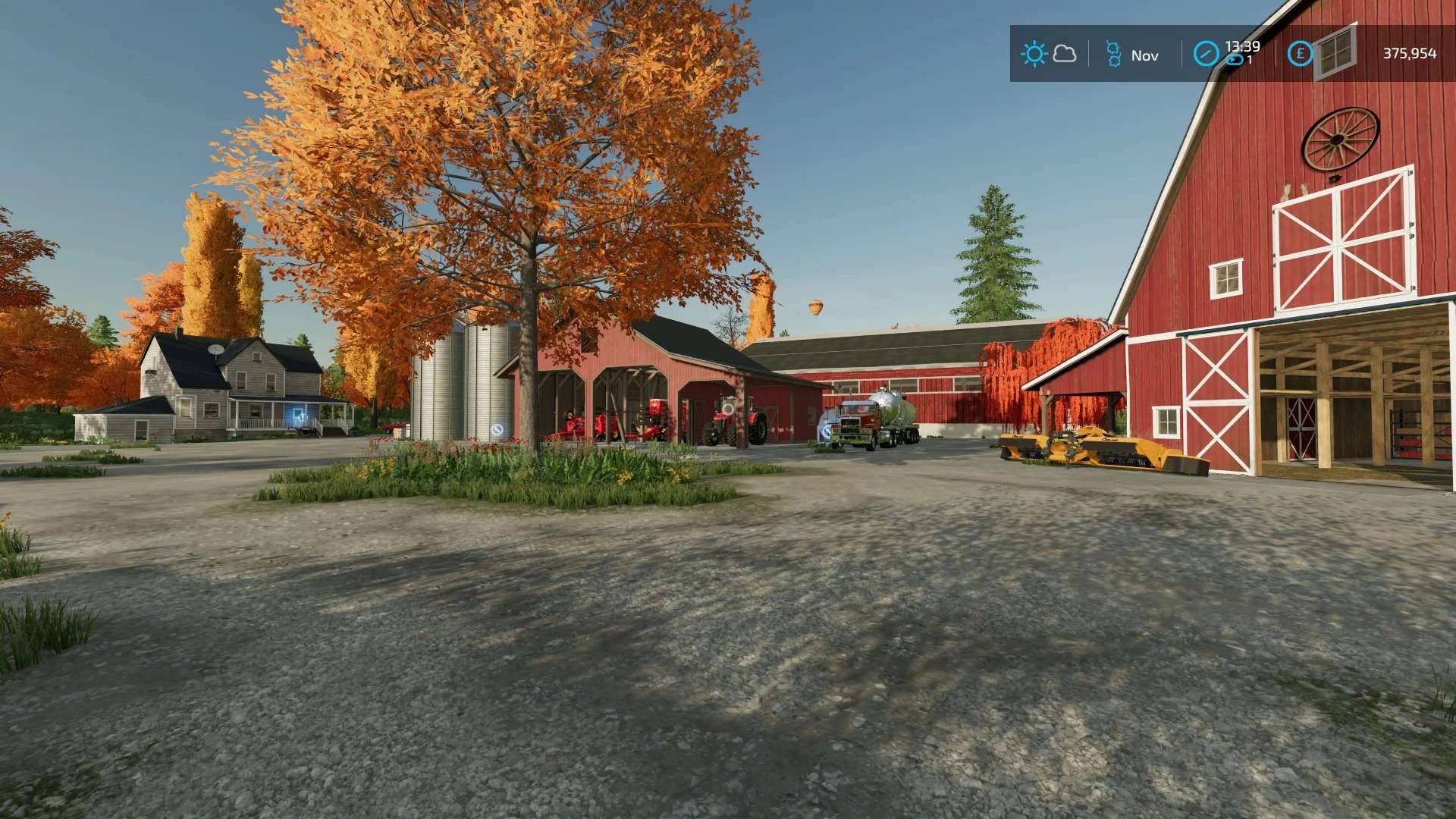The width and height of the screenshot is (1456, 819).
Task: Click the cloud weather icon
Action: coord(1065,54)
